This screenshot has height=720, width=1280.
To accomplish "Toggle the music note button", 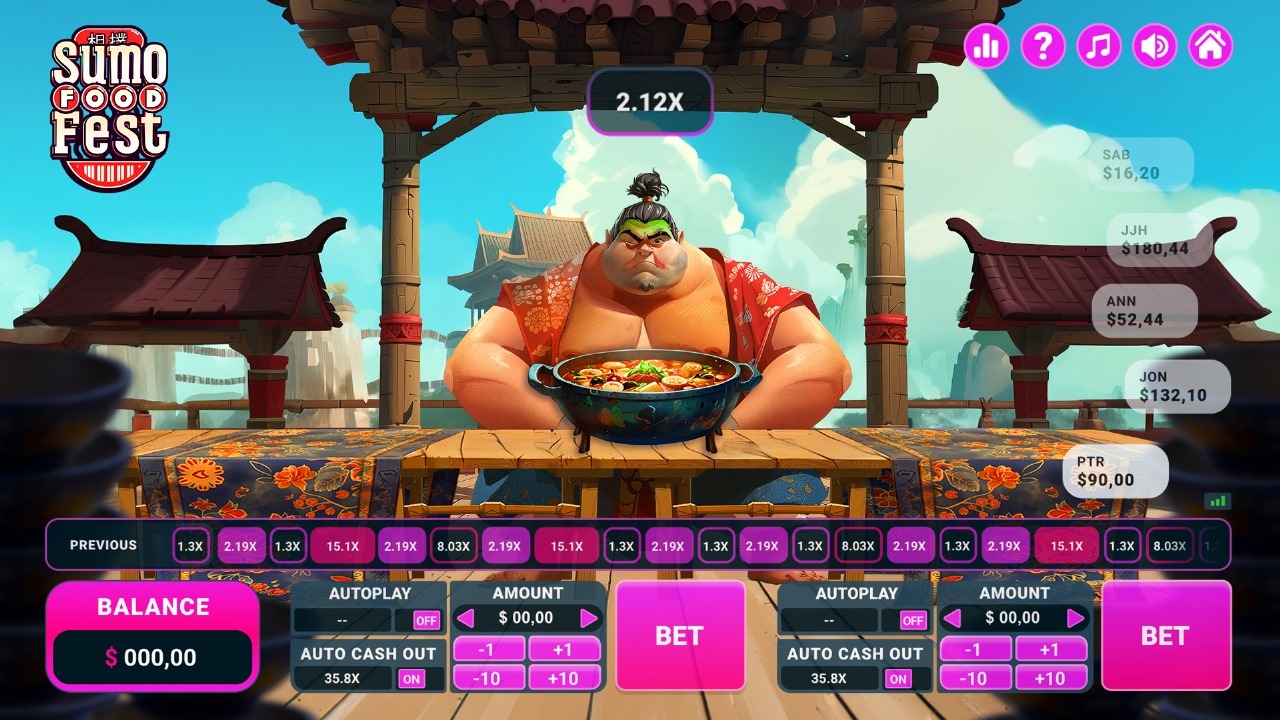I will click(x=1098, y=46).
